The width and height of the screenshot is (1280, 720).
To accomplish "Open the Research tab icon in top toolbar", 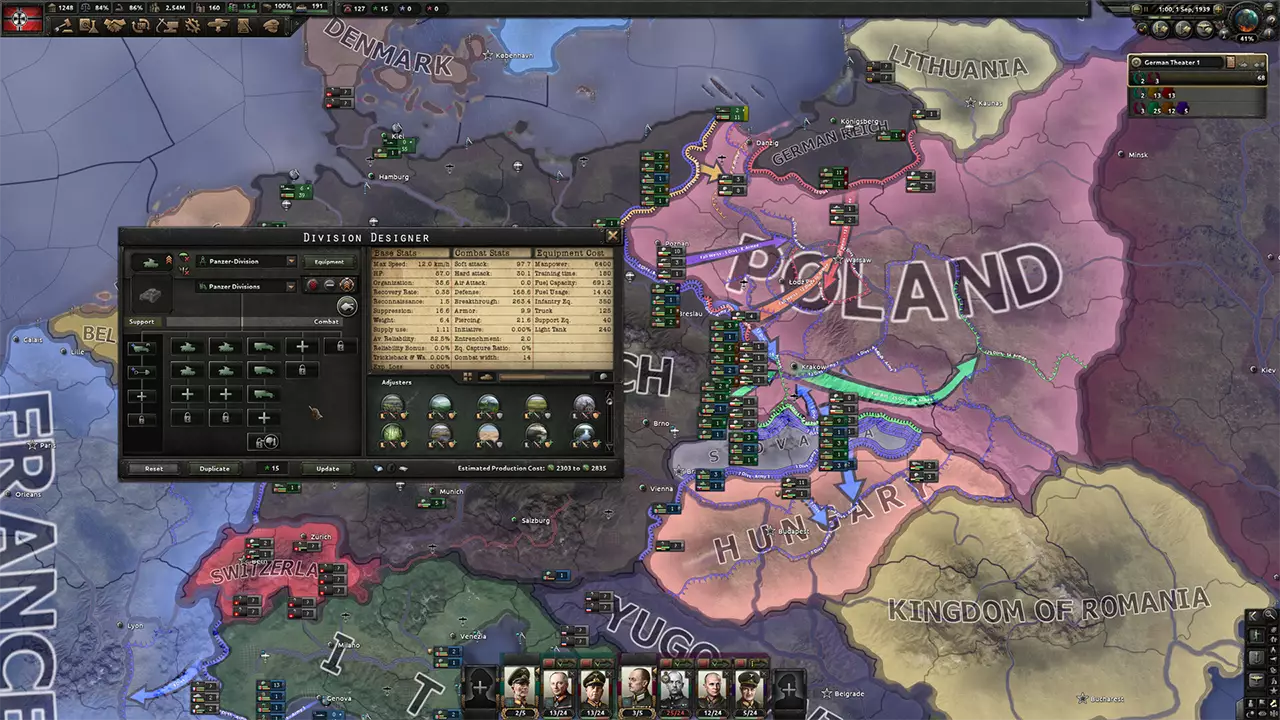I will pos(89,27).
